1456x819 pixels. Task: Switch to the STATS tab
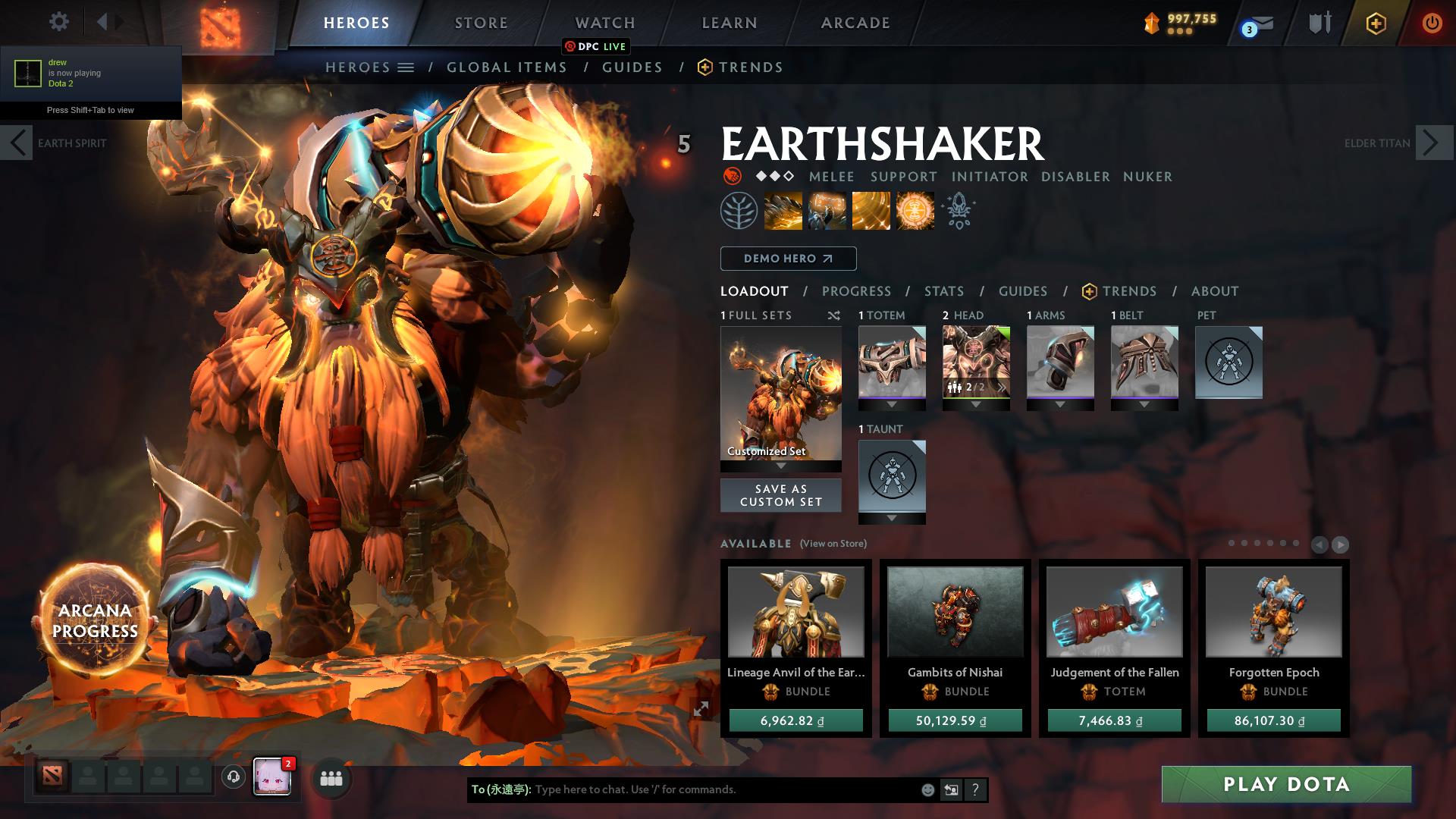943,290
